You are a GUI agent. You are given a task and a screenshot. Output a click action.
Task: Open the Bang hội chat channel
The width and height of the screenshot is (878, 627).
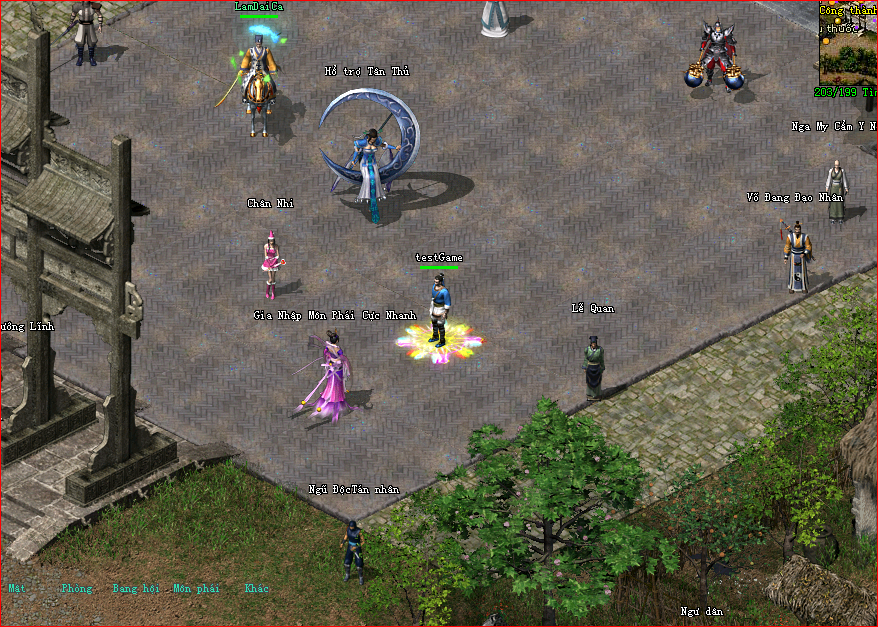tap(136, 588)
